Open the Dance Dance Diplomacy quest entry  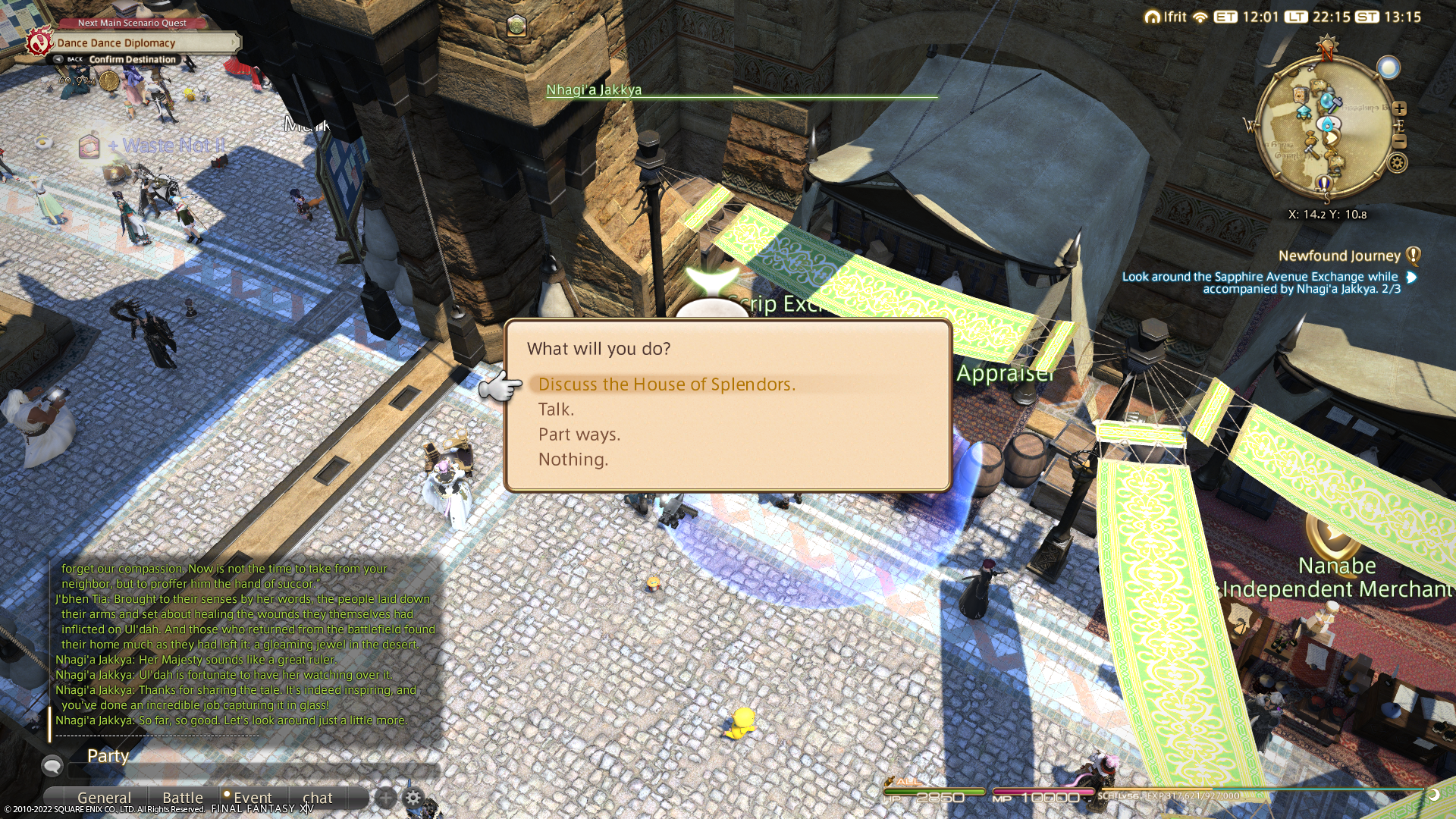(116, 43)
